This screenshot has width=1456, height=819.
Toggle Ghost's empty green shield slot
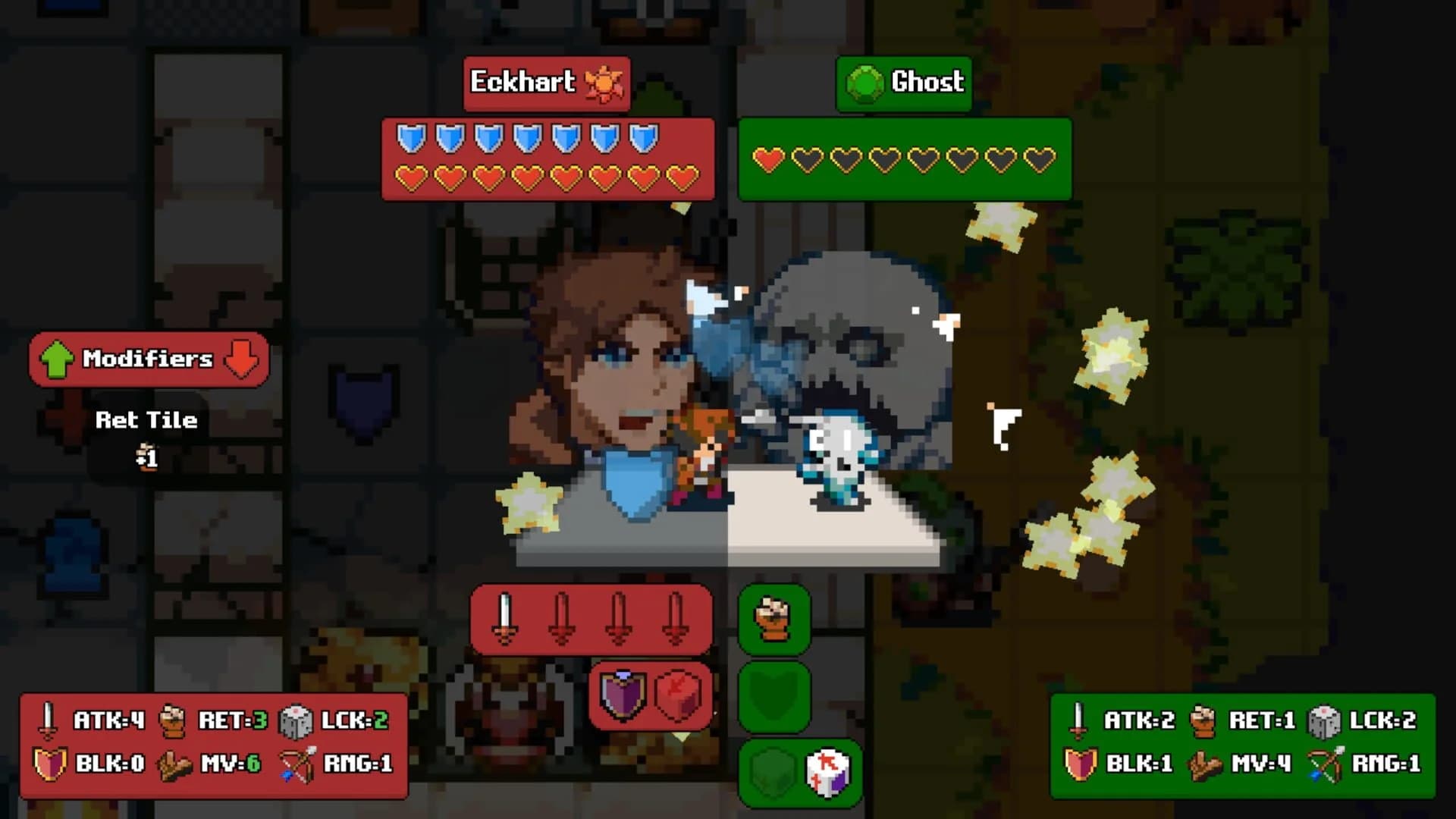[773, 698]
